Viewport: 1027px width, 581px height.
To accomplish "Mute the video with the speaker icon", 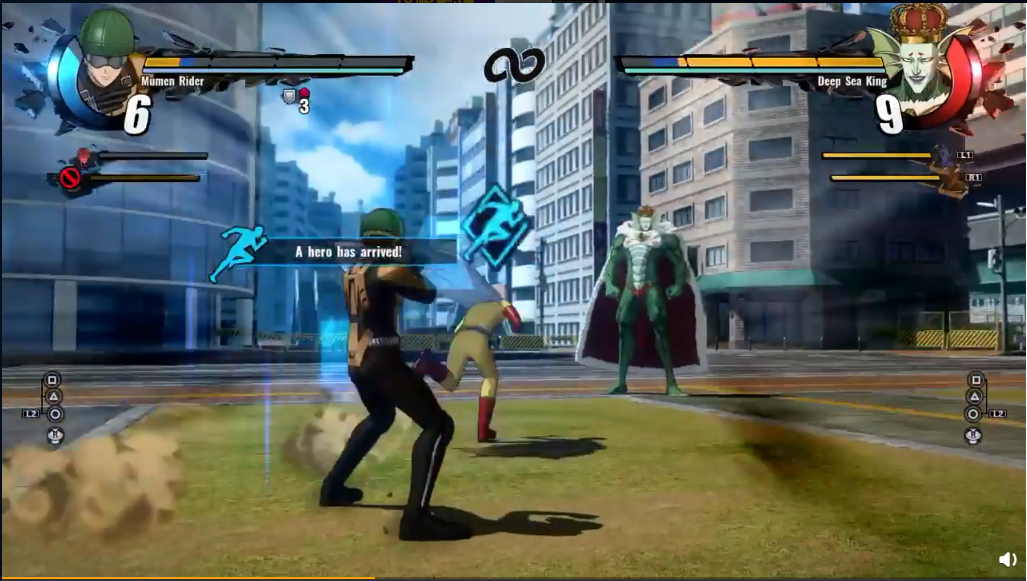I will click(1007, 559).
